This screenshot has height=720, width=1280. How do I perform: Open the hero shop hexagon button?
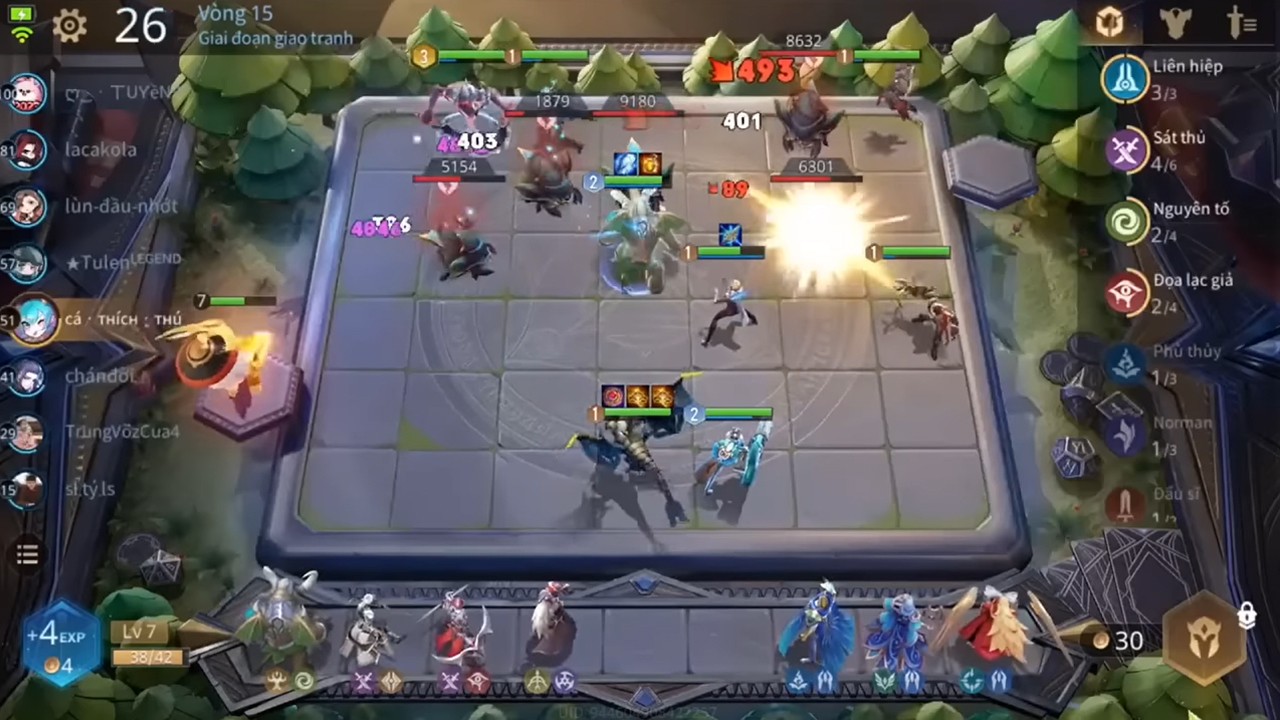[x=1204, y=638]
